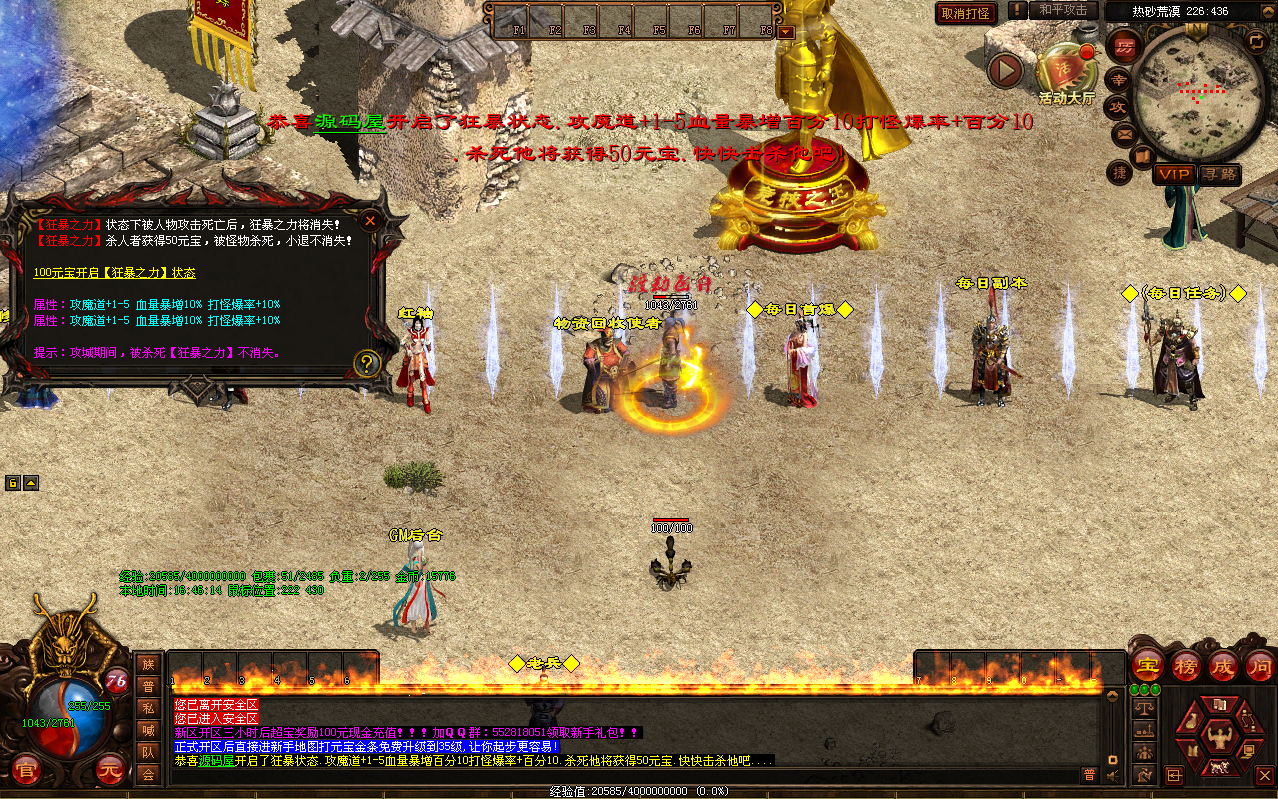This screenshot has height=799, width=1278.
Task: Open the VIP panel
Action: point(1174,174)
